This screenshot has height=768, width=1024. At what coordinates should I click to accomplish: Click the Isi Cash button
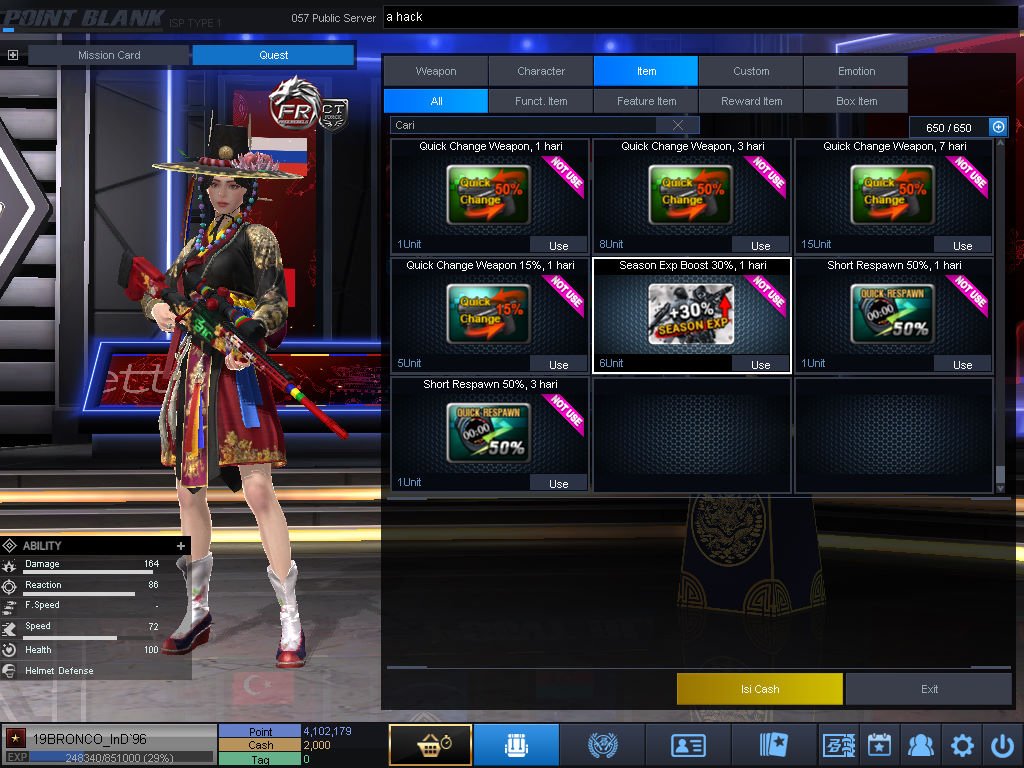point(760,689)
